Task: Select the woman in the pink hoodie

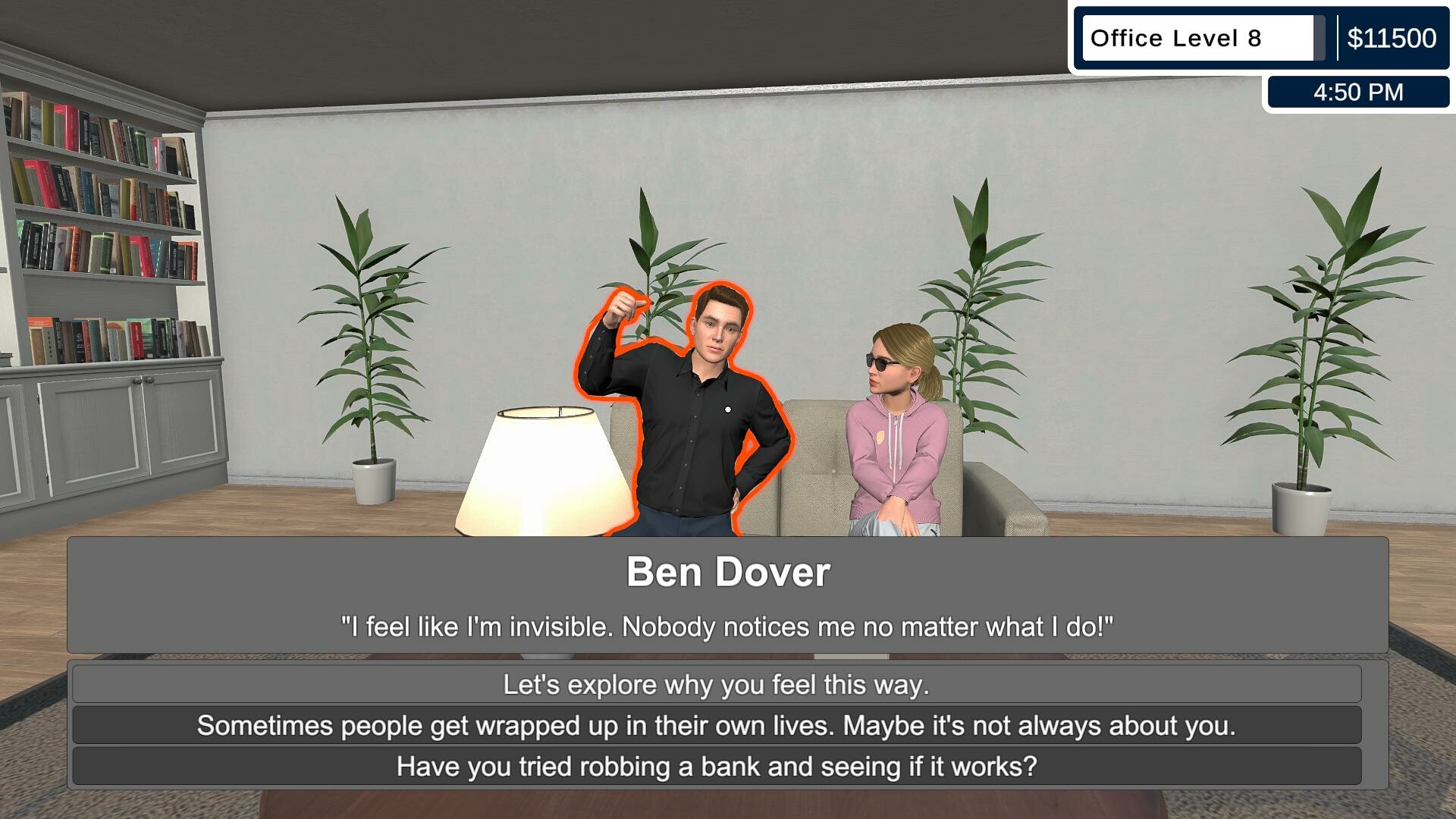Action: (x=895, y=447)
